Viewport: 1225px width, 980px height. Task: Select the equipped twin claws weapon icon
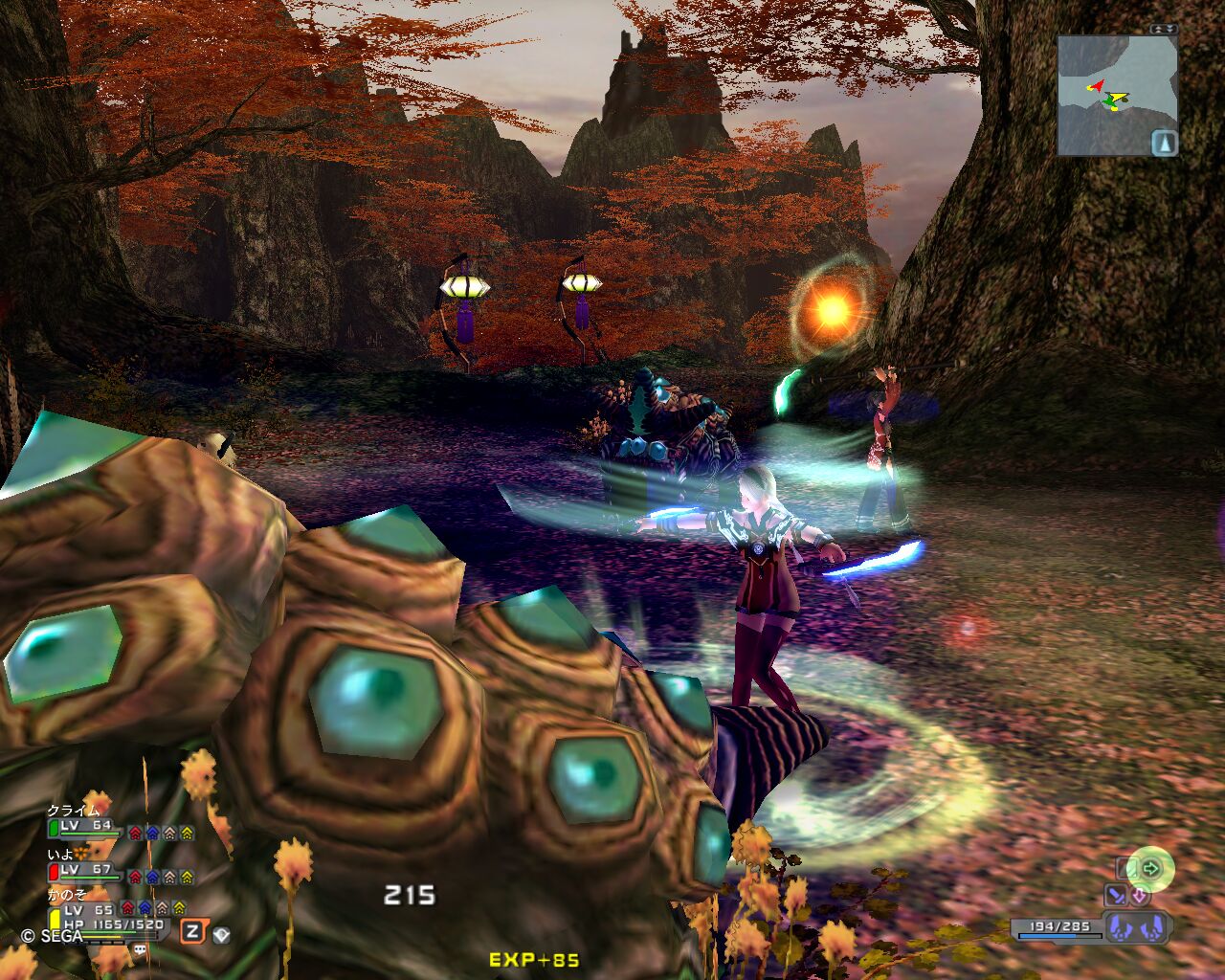[1133, 926]
